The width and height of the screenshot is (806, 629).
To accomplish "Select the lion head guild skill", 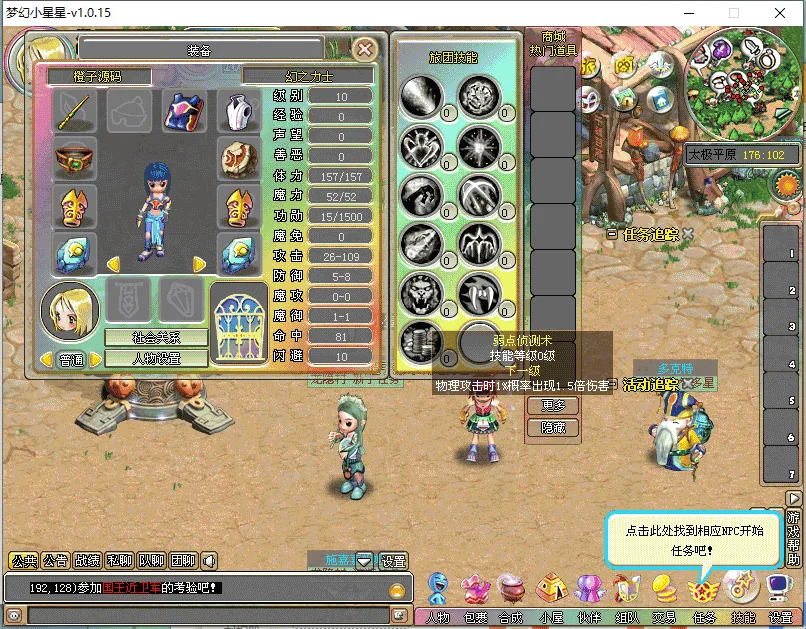I will click(x=421, y=292).
